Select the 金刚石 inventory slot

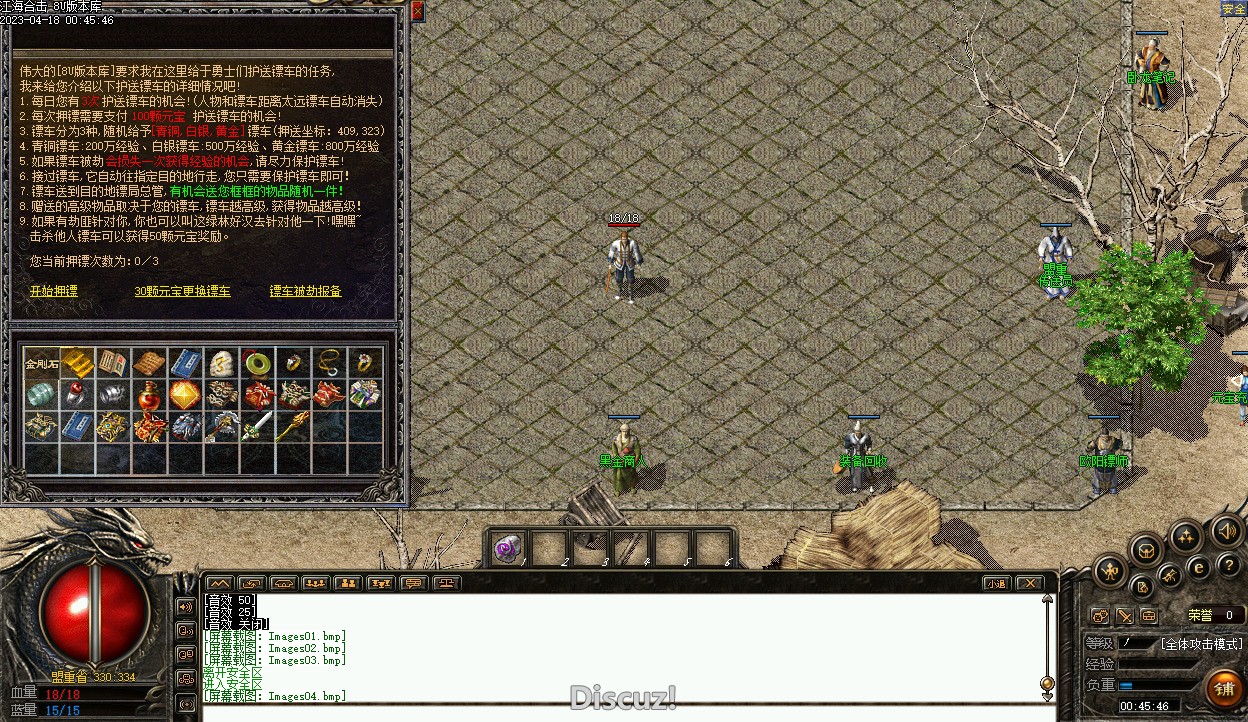pos(41,364)
